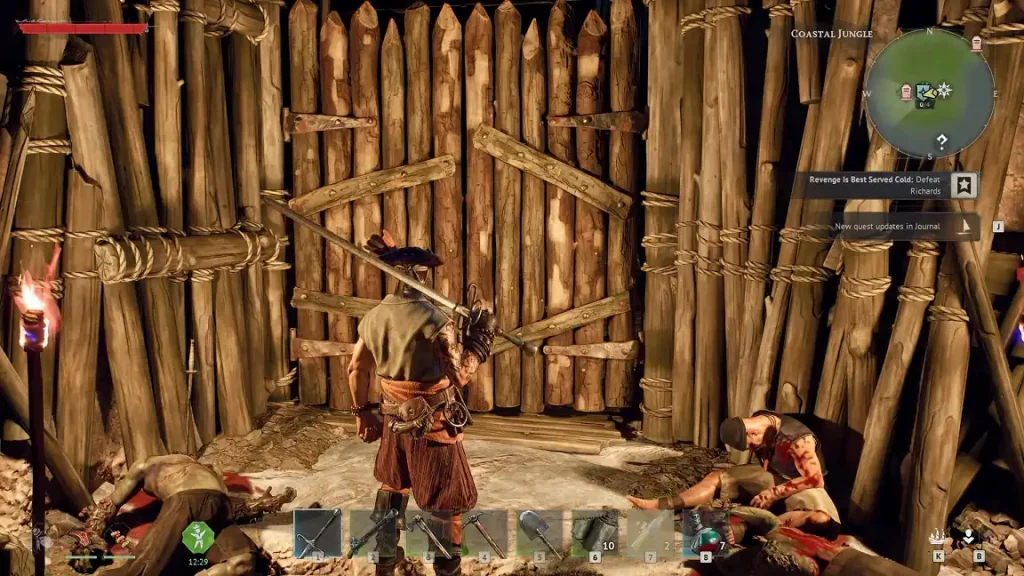
Task: Select the white compass star minimap marker
Action: point(944,90)
